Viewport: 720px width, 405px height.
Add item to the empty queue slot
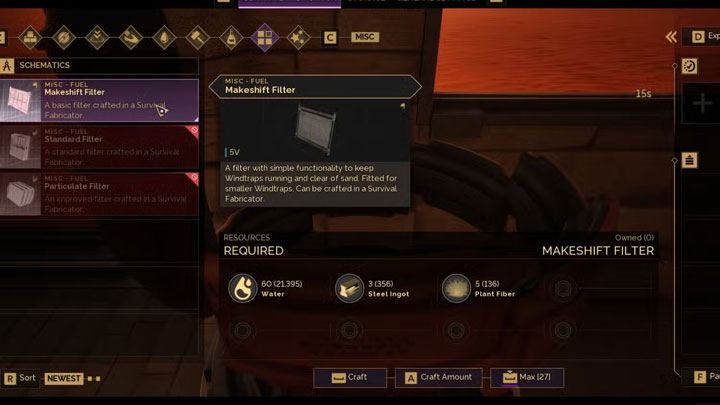[x=701, y=104]
